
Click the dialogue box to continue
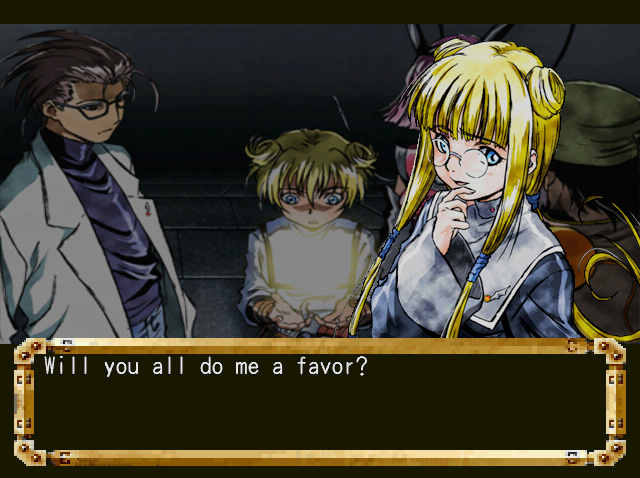(319, 402)
